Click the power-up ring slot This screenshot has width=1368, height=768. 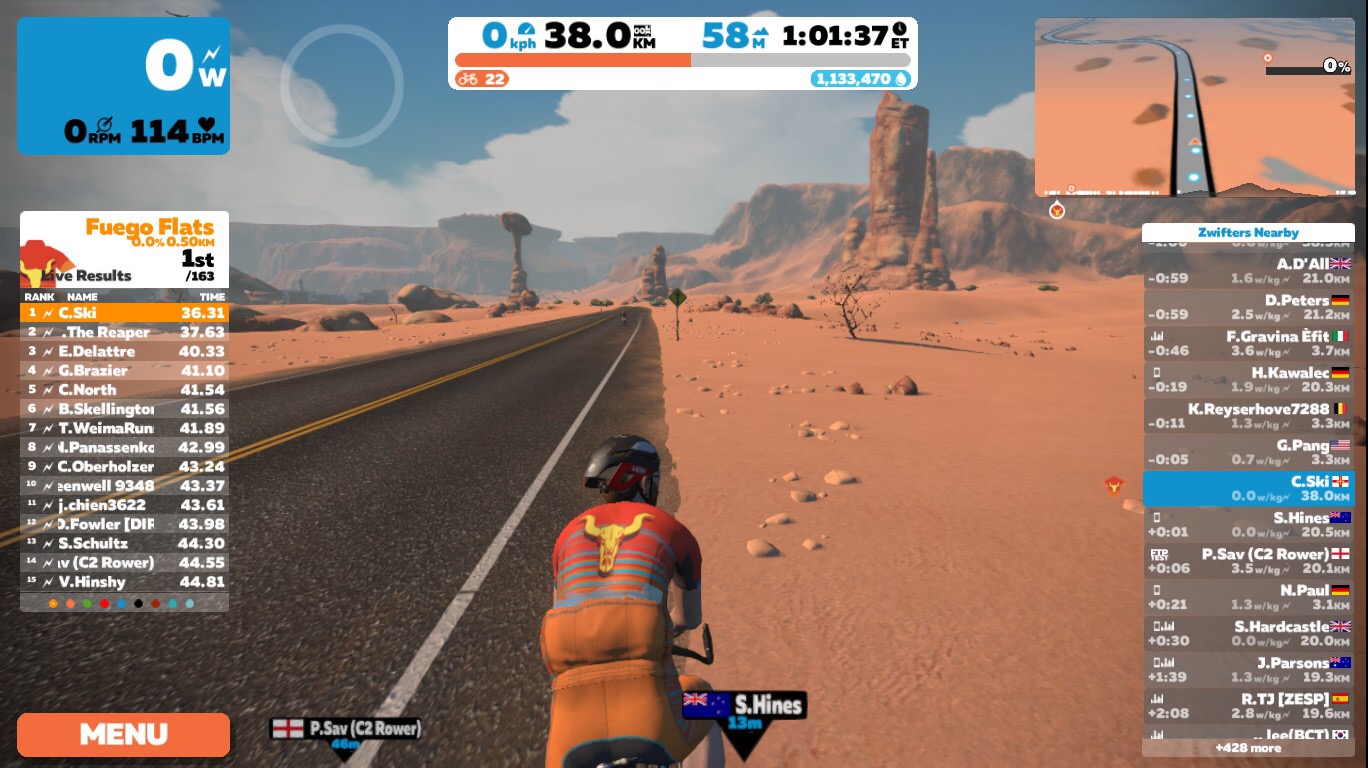(x=341, y=86)
